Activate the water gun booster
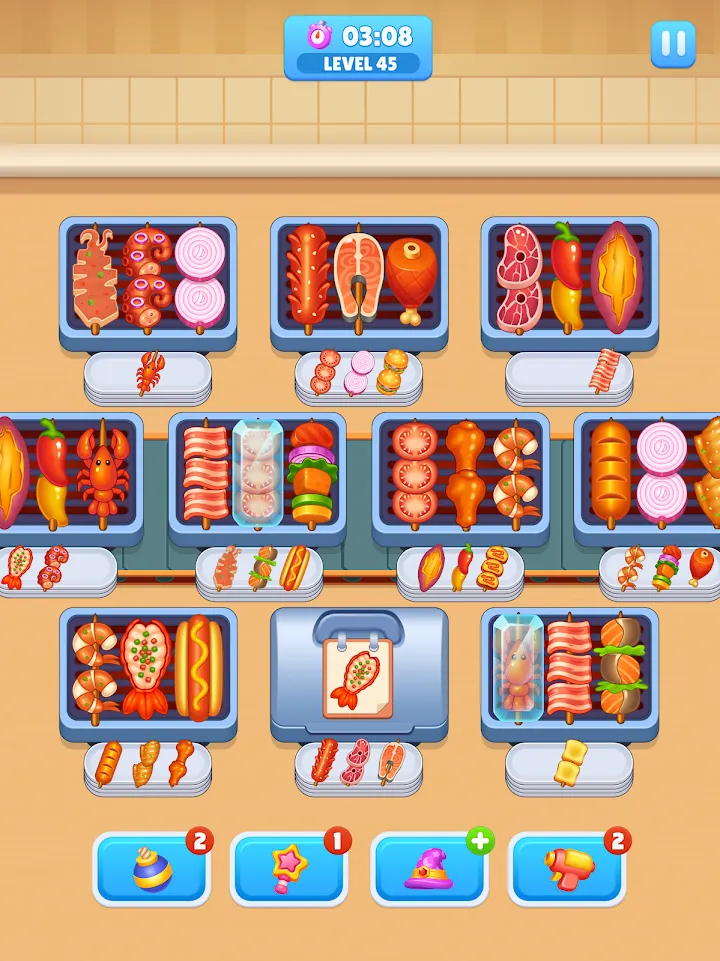 pos(568,868)
